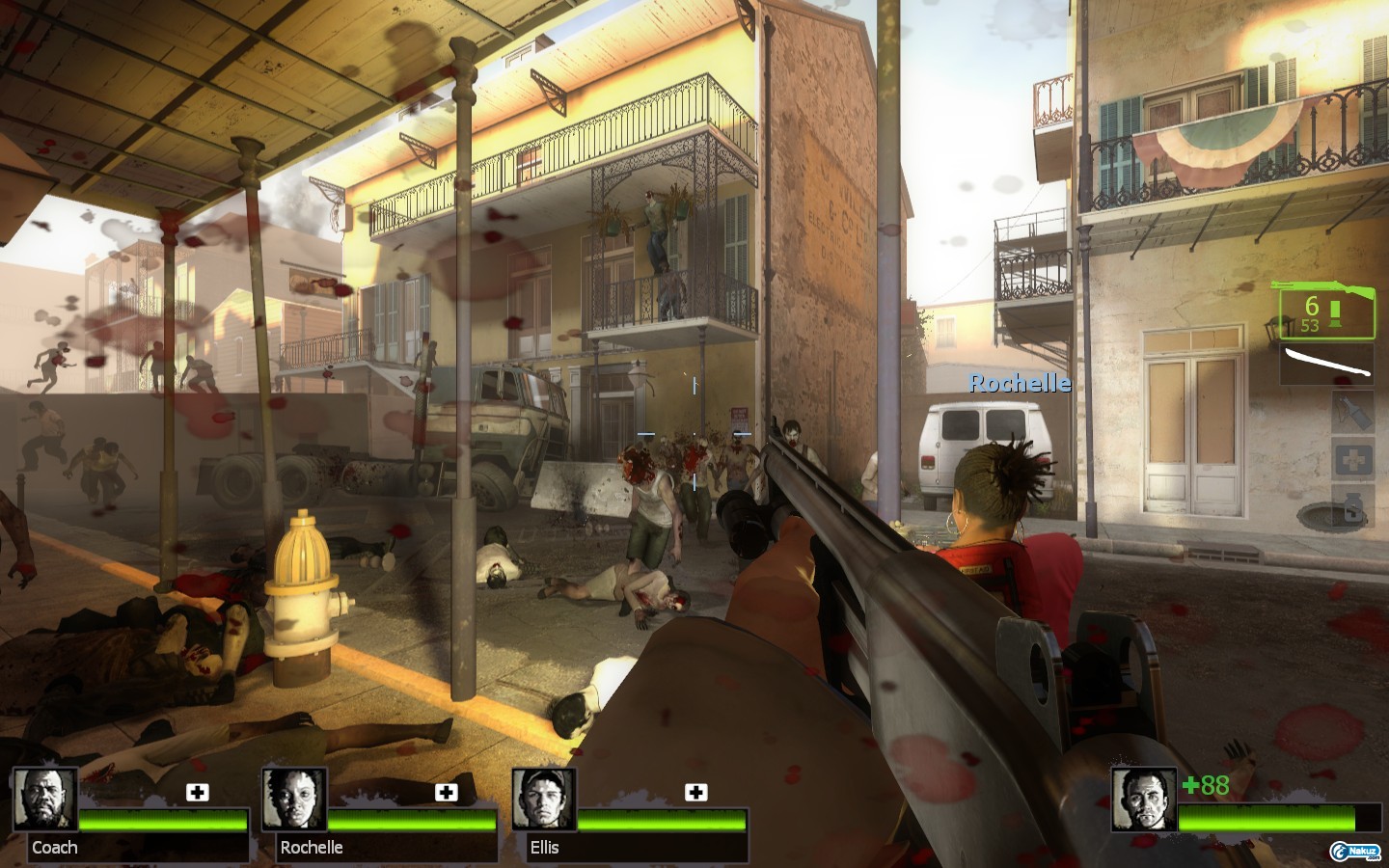Click your own survivor portrait

(1143, 800)
